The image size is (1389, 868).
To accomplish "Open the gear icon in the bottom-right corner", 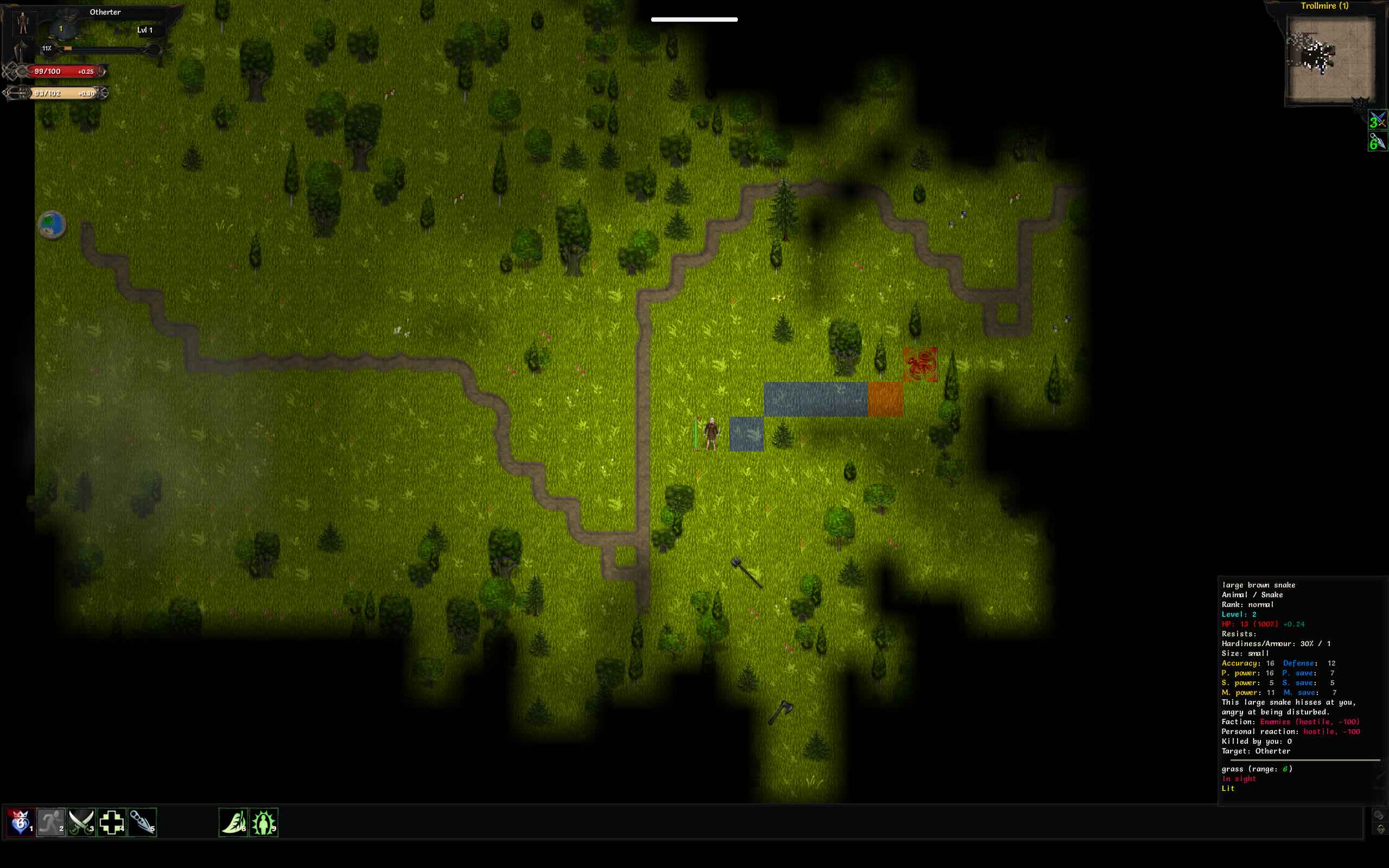I will pyautogui.click(x=1380, y=828).
